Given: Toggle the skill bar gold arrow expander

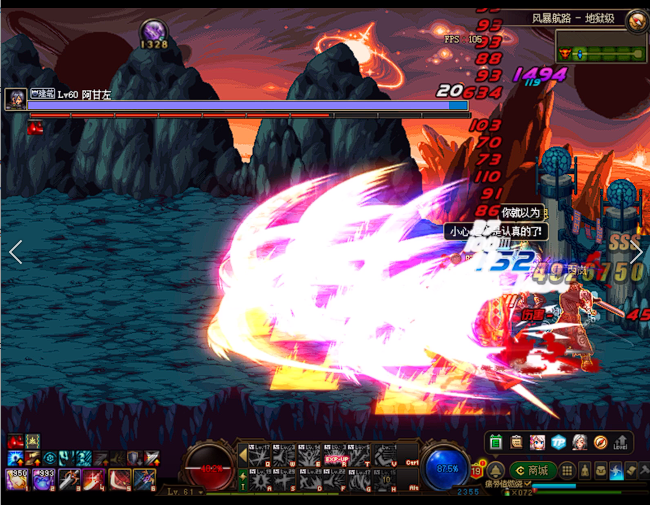Looking at the screenshot, I should coord(241,455).
